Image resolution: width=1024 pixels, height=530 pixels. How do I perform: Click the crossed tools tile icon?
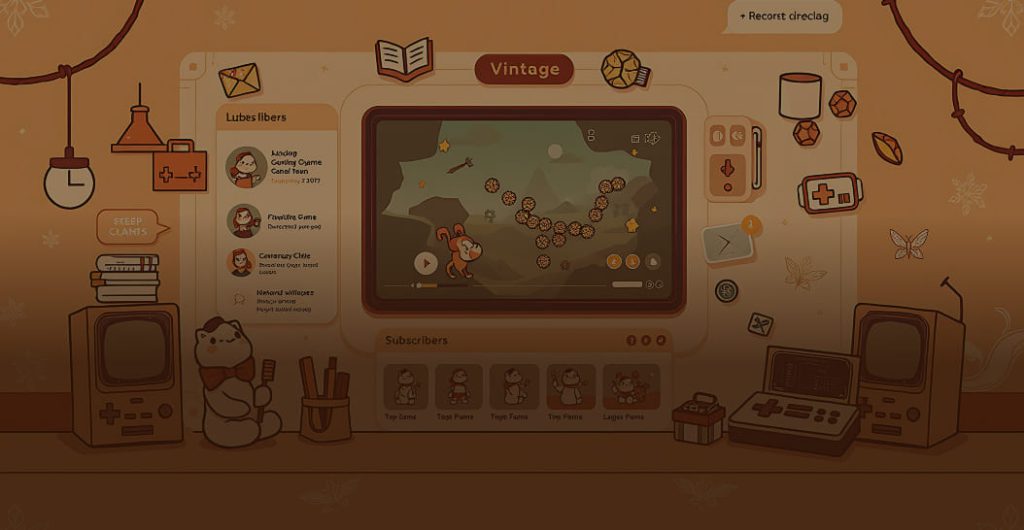(x=760, y=324)
